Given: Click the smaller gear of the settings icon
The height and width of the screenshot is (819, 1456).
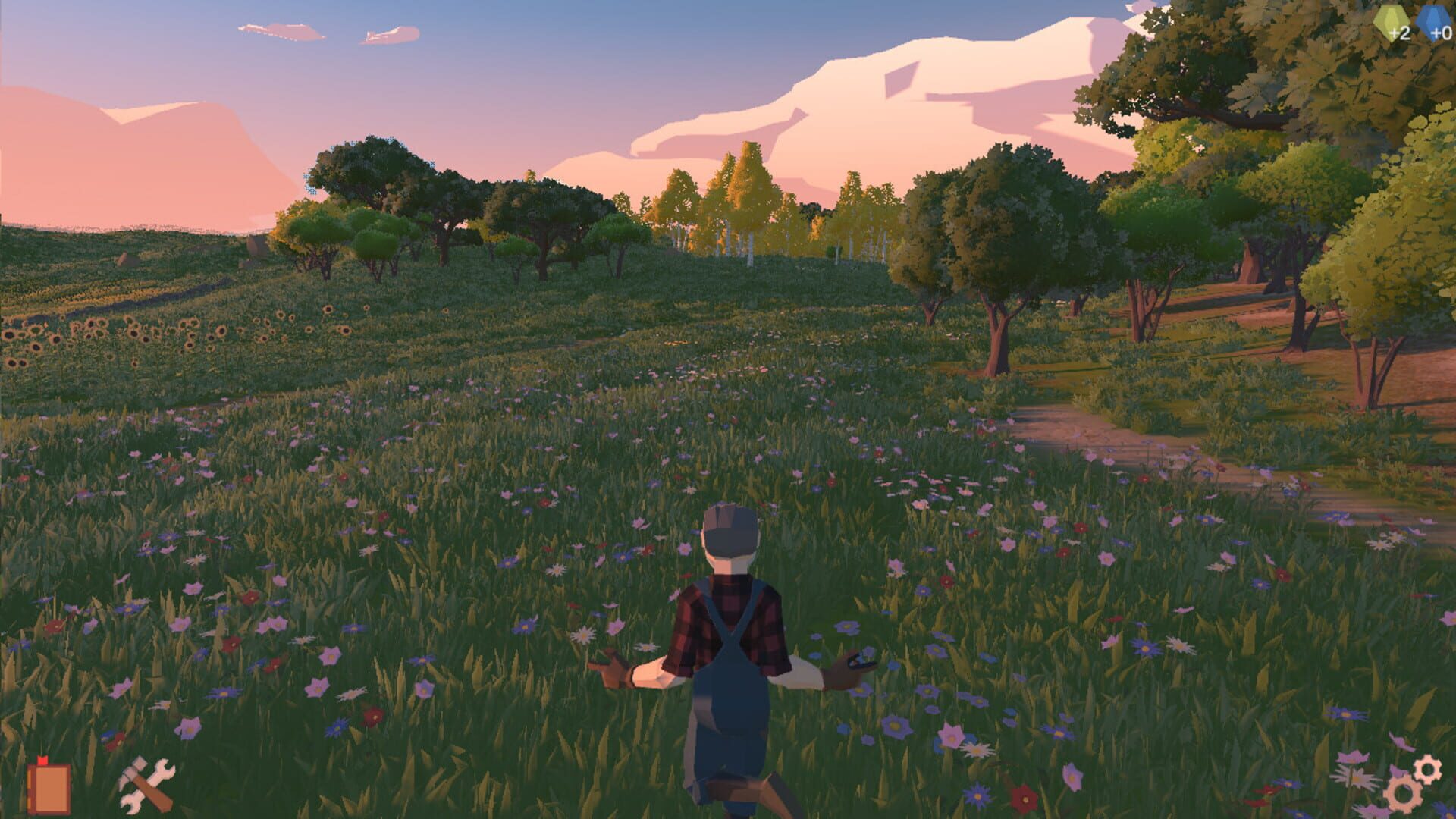Looking at the screenshot, I should (x=1428, y=768).
